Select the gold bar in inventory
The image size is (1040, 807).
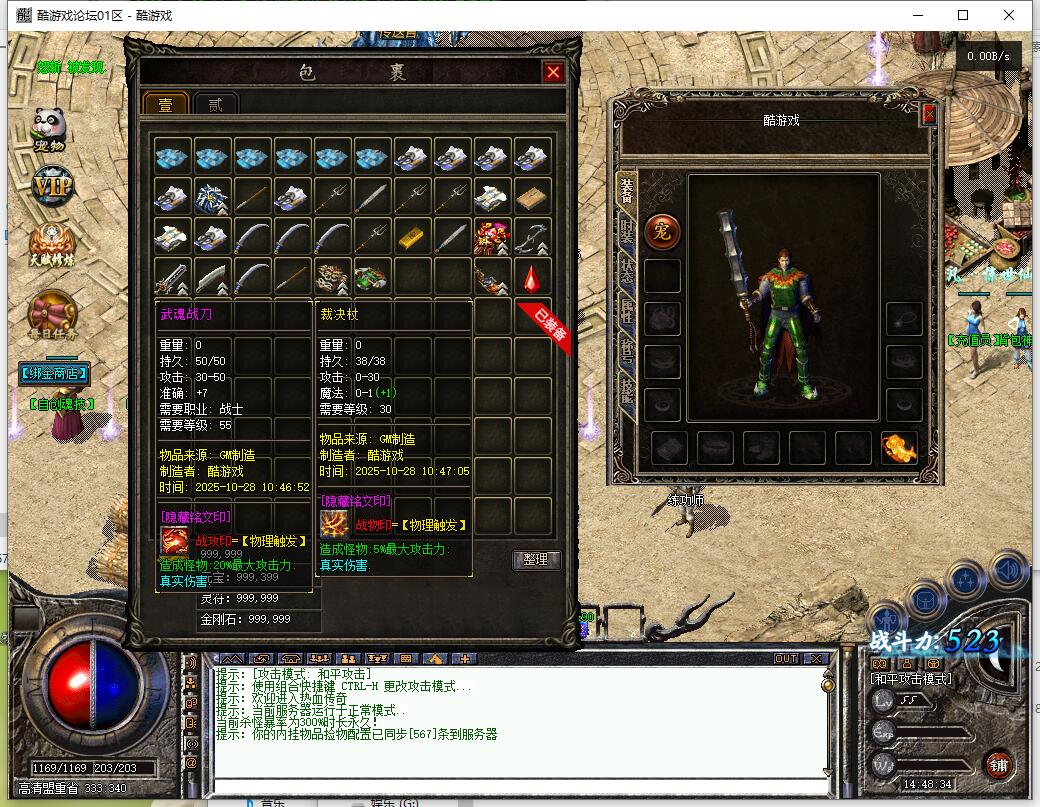pyautogui.click(x=412, y=237)
